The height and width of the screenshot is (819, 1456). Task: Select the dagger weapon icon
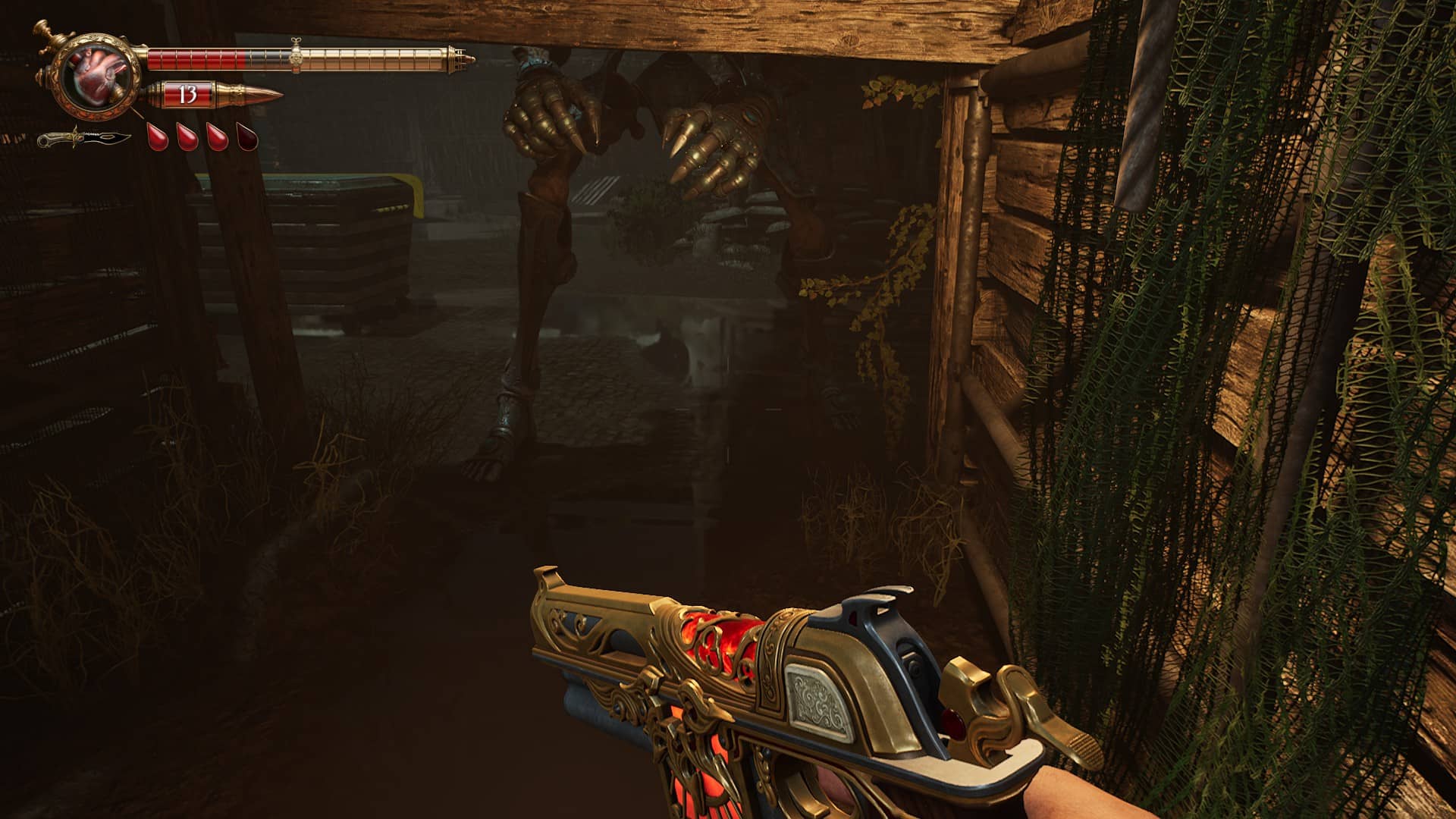83,139
